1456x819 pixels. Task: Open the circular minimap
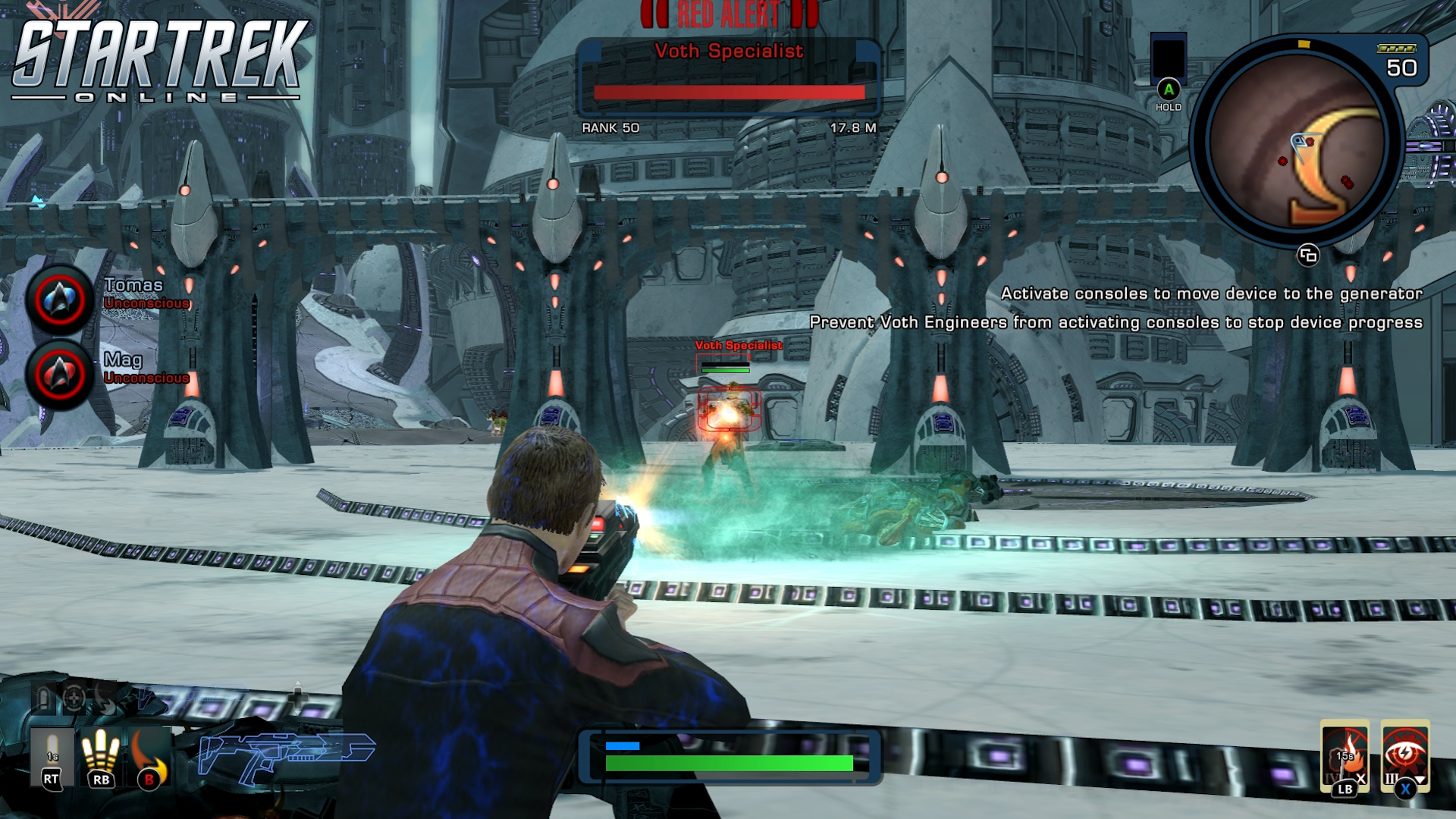click(1298, 141)
